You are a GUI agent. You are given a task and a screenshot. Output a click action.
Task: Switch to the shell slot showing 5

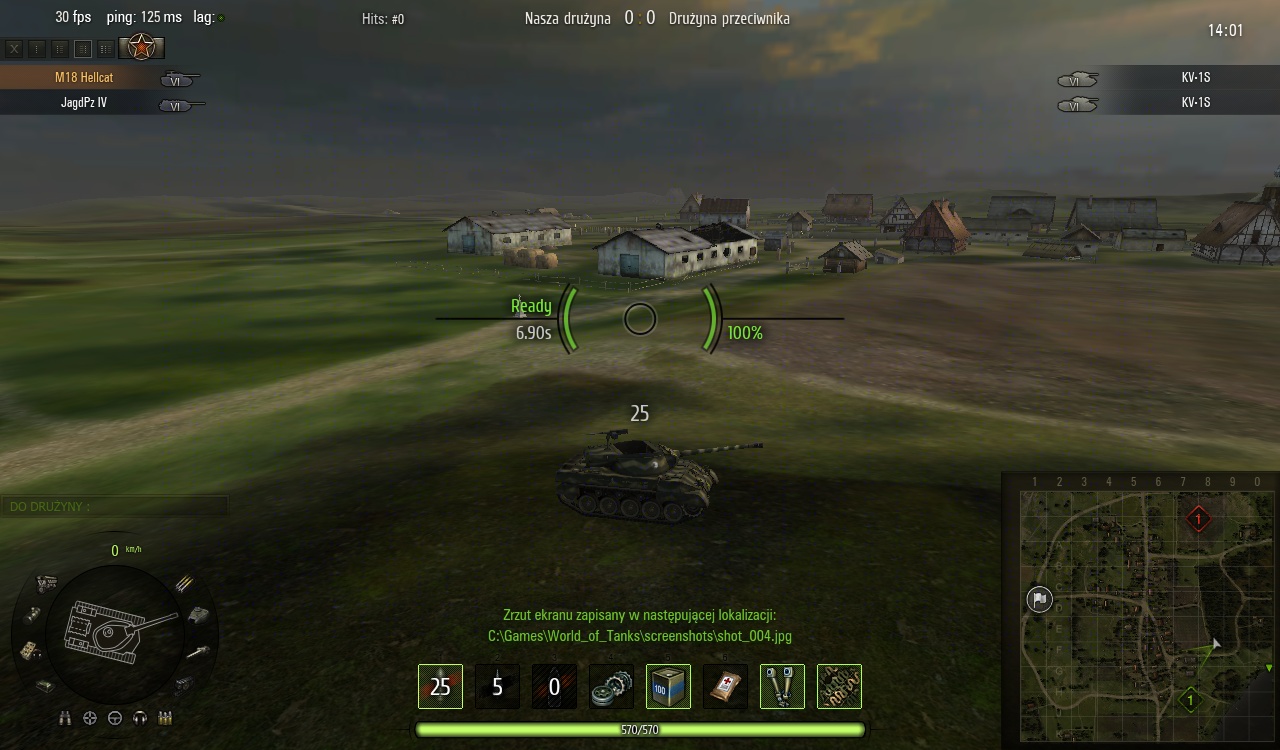497,687
